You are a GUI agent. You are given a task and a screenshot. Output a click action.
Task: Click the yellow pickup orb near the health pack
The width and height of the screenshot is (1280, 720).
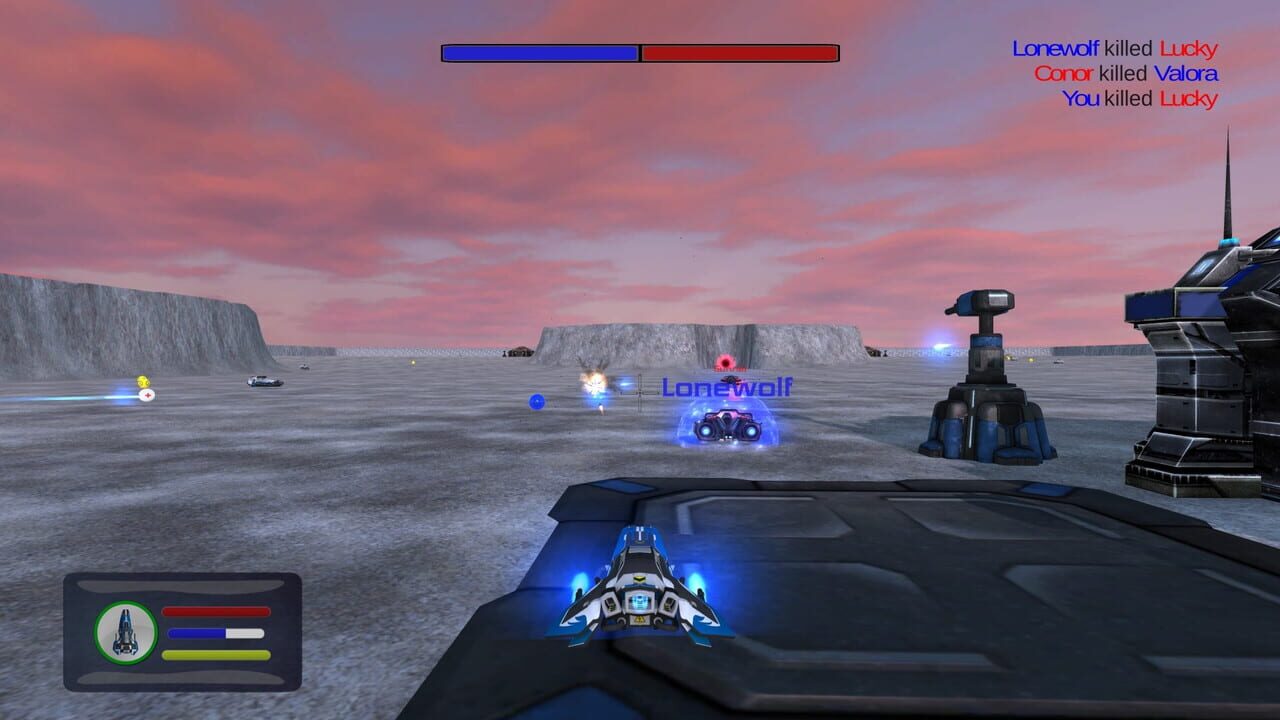tap(143, 381)
